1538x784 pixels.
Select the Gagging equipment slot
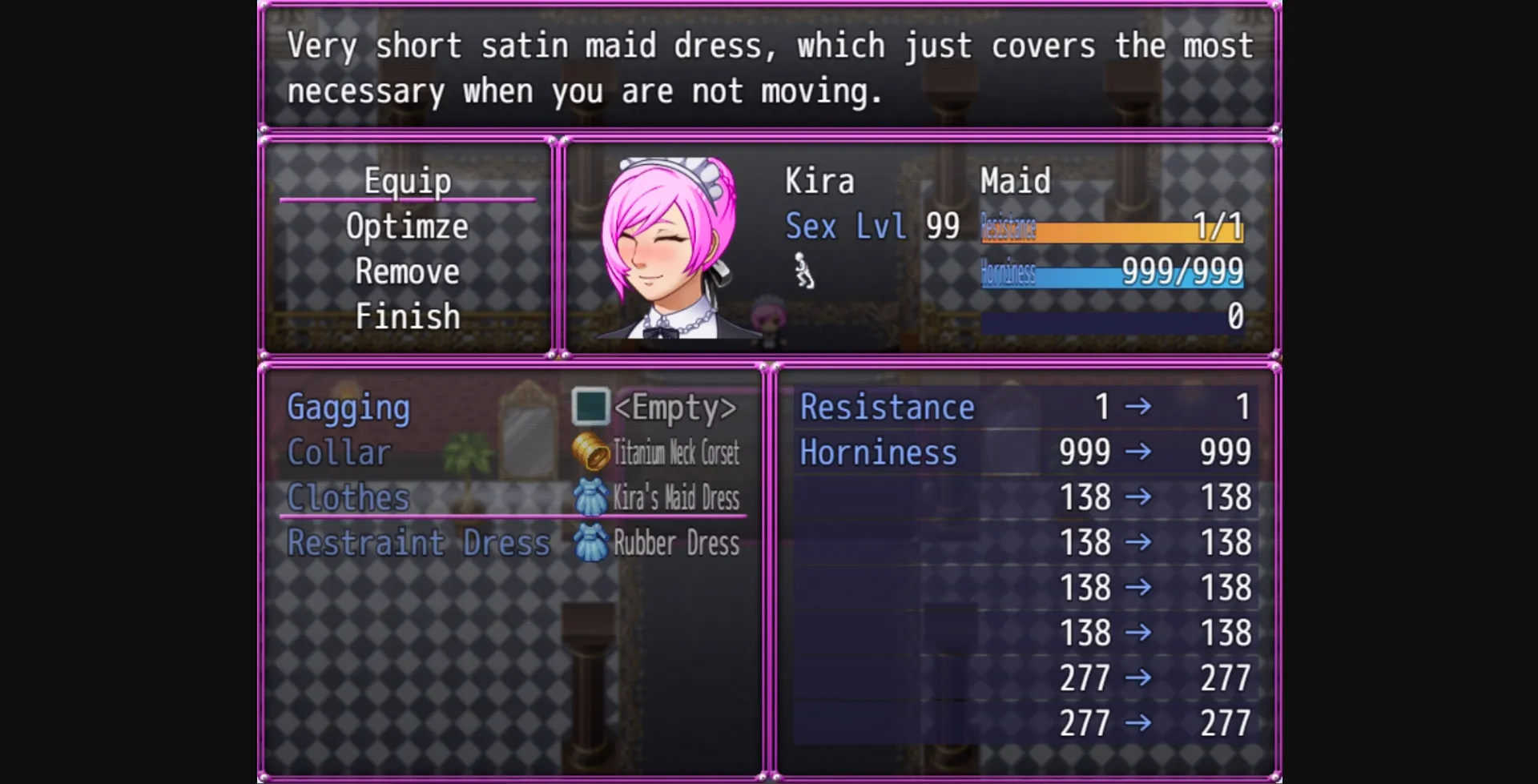(x=348, y=408)
